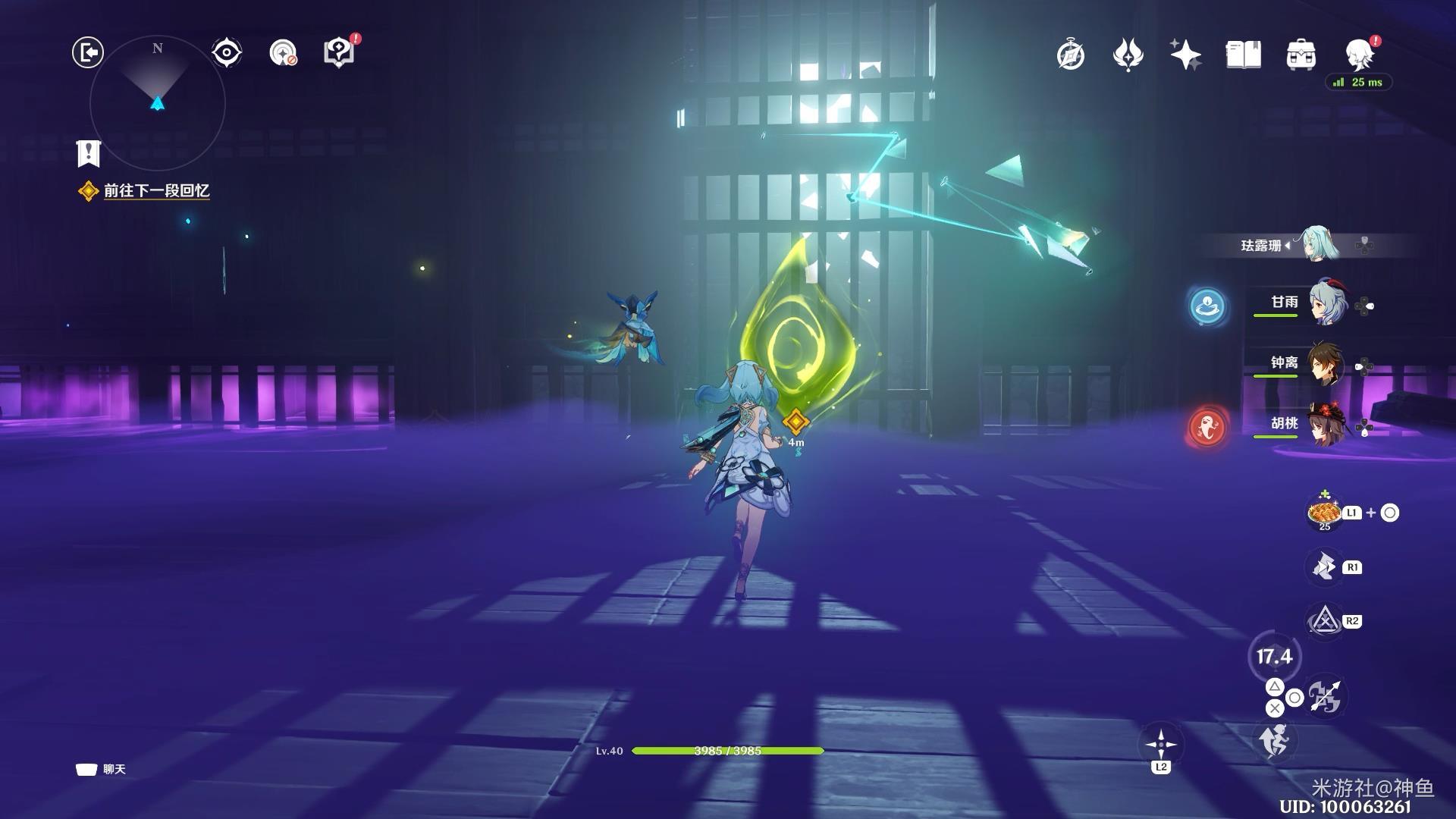This screenshot has height=819, width=1456.
Task: Open the tutorial tips icon with red alert
Action: tap(339, 53)
